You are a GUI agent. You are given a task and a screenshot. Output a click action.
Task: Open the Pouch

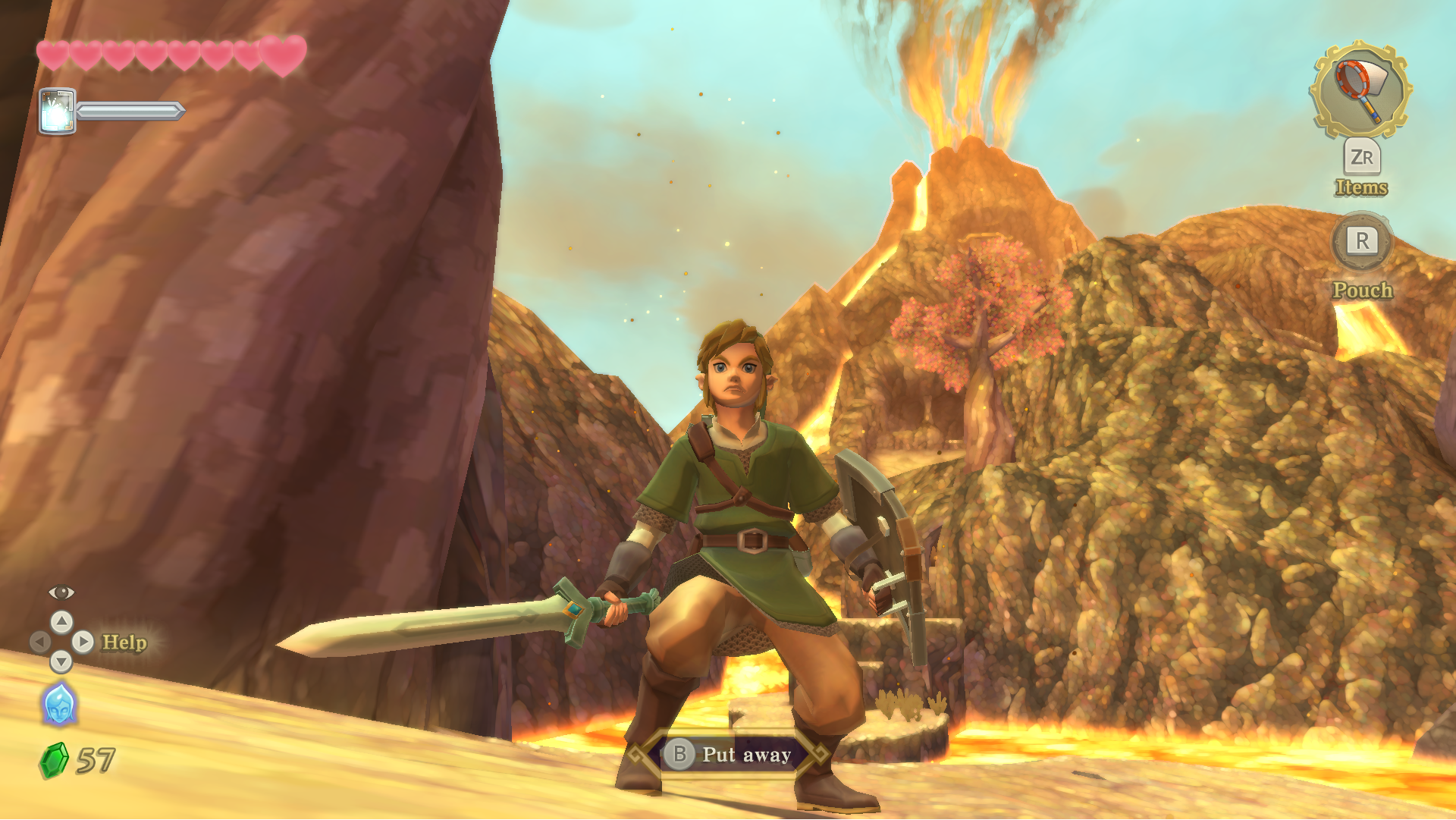1362,243
